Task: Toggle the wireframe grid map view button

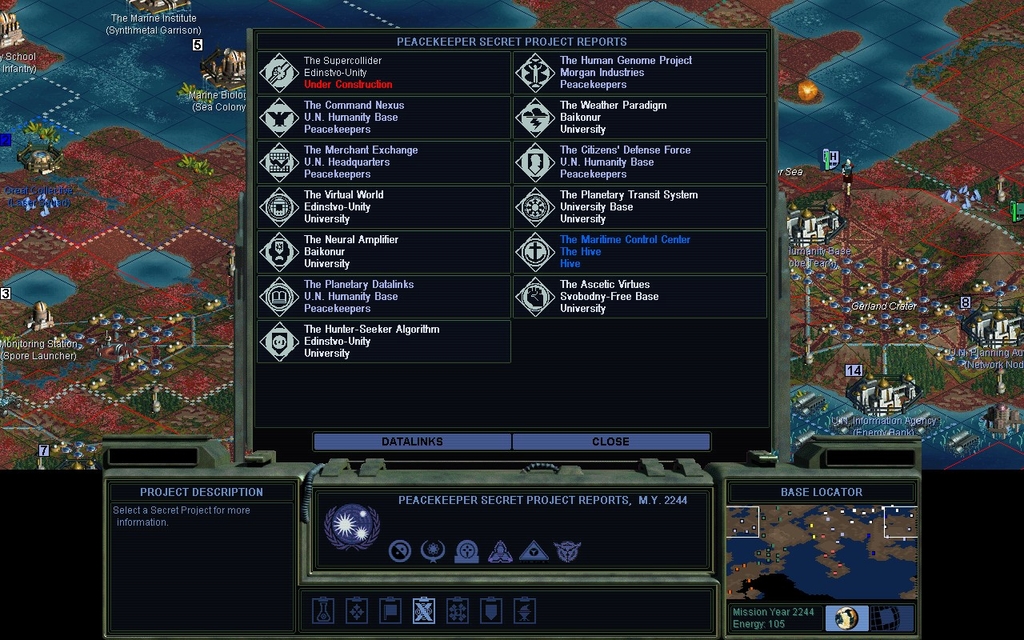Action: 892,618
